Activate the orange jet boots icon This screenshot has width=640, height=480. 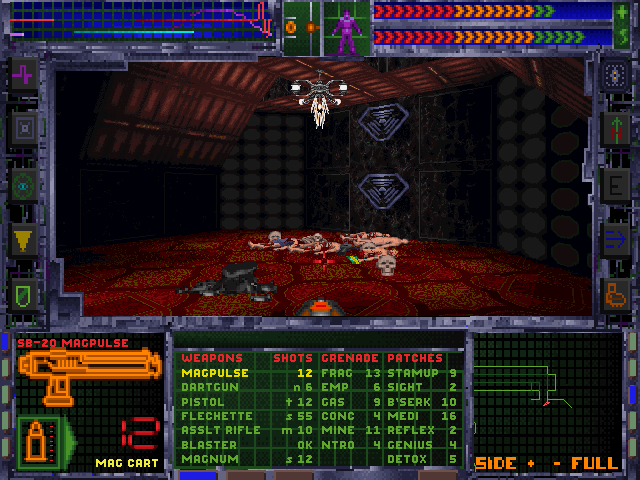point(614,293)
